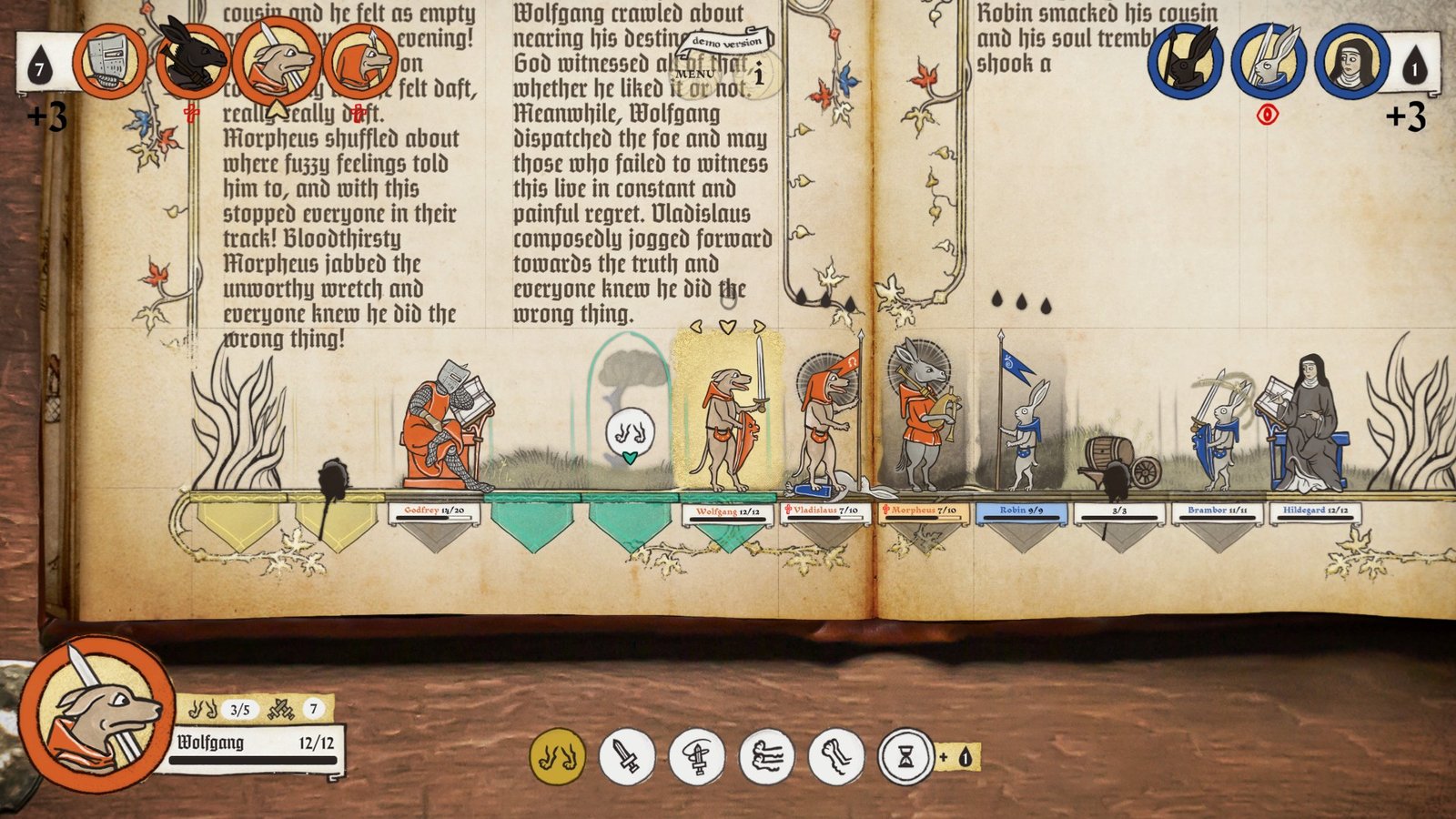
Task: Select the Hildegard unit nameplate
Action: [1315, 511]
